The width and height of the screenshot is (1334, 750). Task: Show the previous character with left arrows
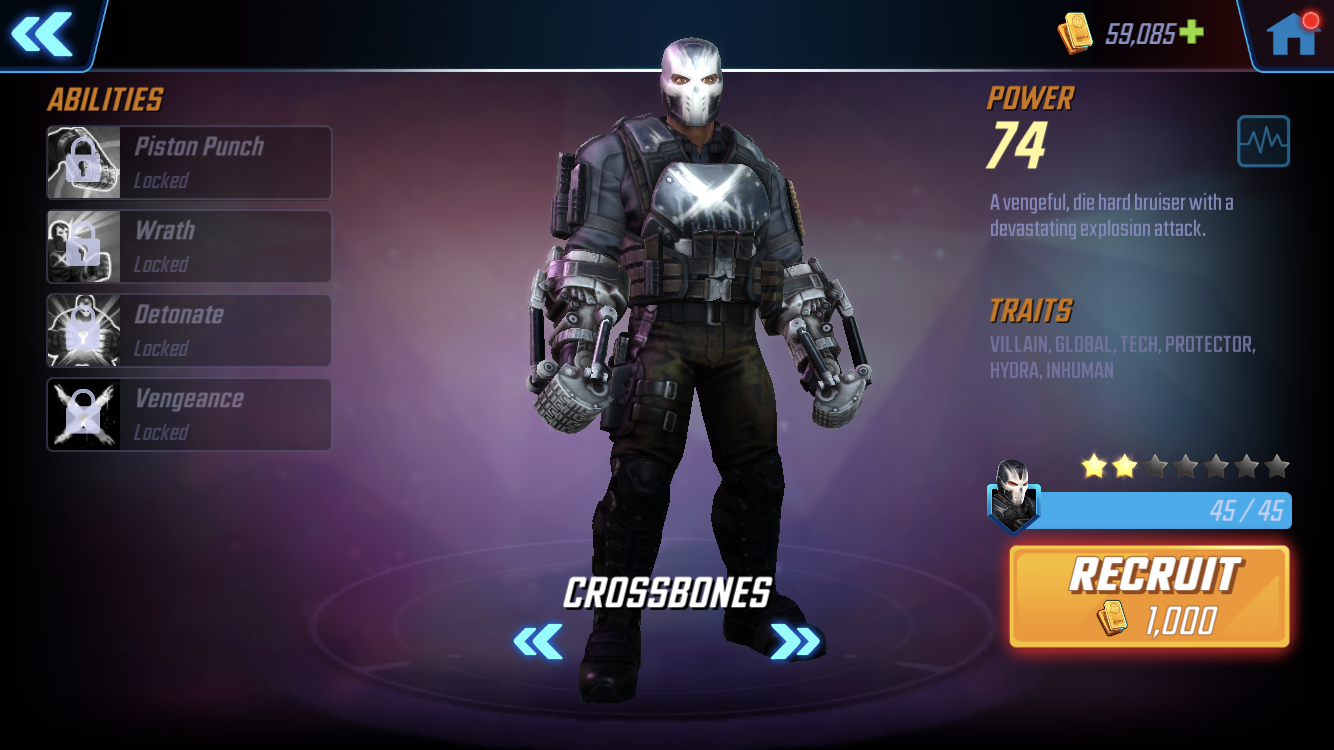coord(538,641)
